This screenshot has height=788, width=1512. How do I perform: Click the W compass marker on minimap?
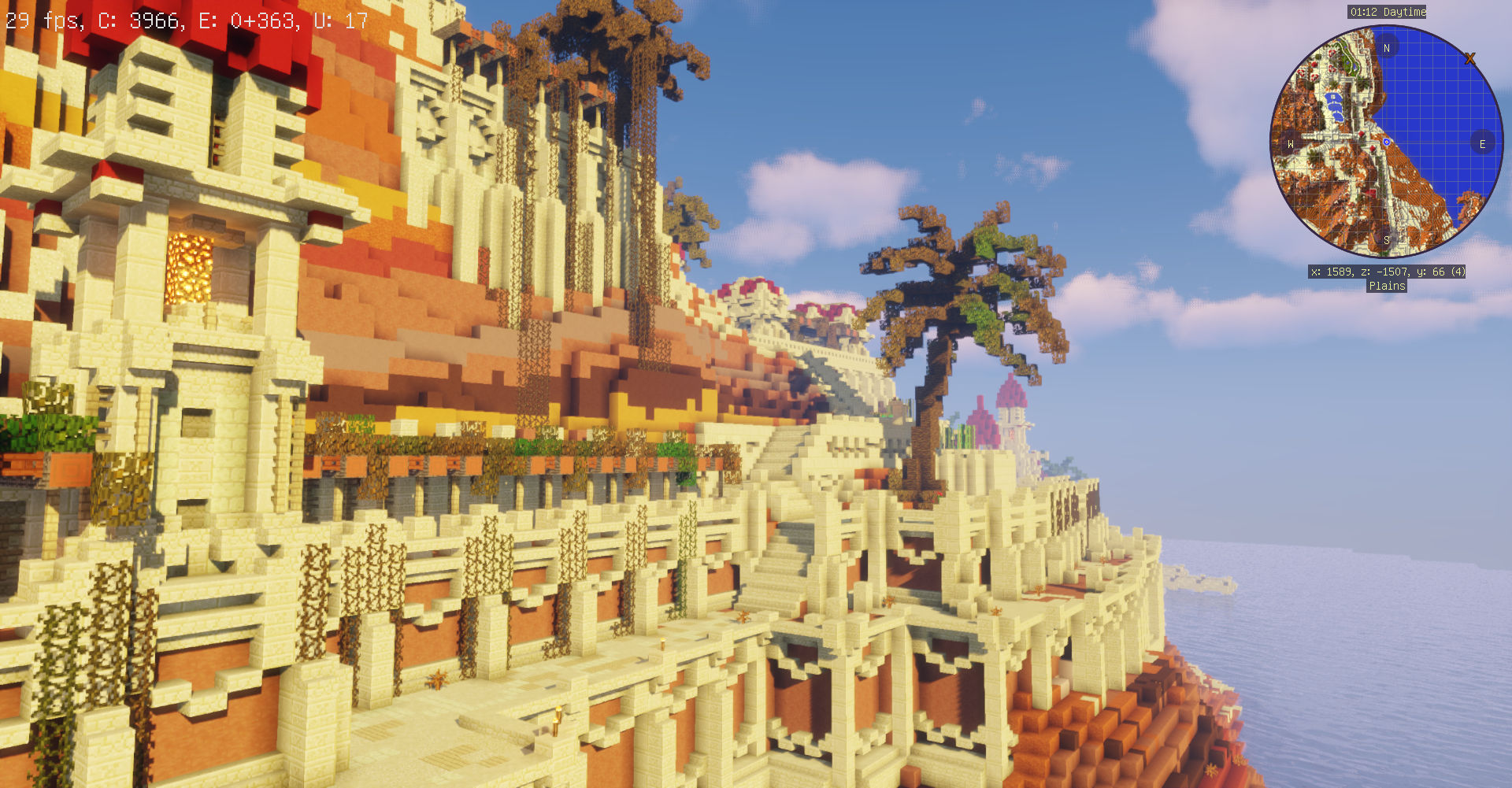tap(1290, 144)
